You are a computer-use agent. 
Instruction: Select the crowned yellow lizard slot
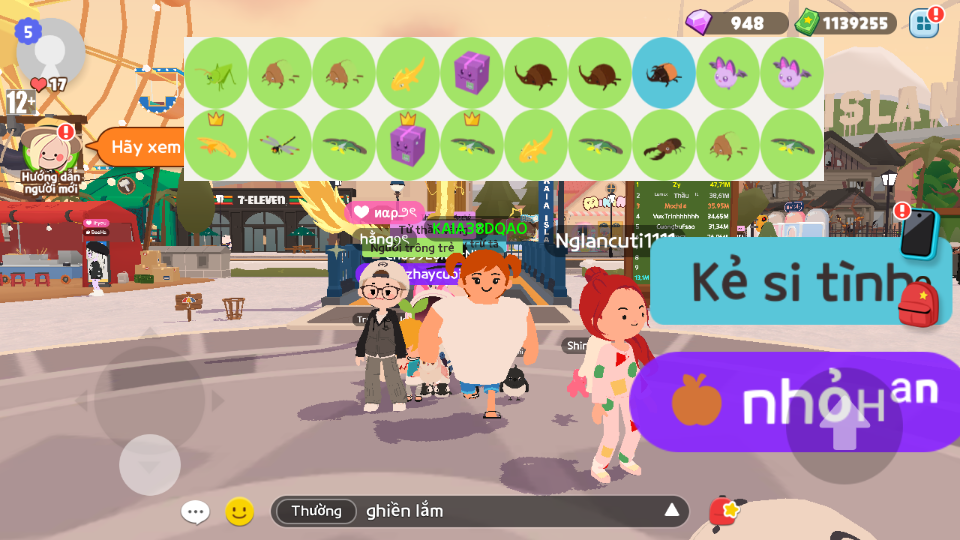216,144
